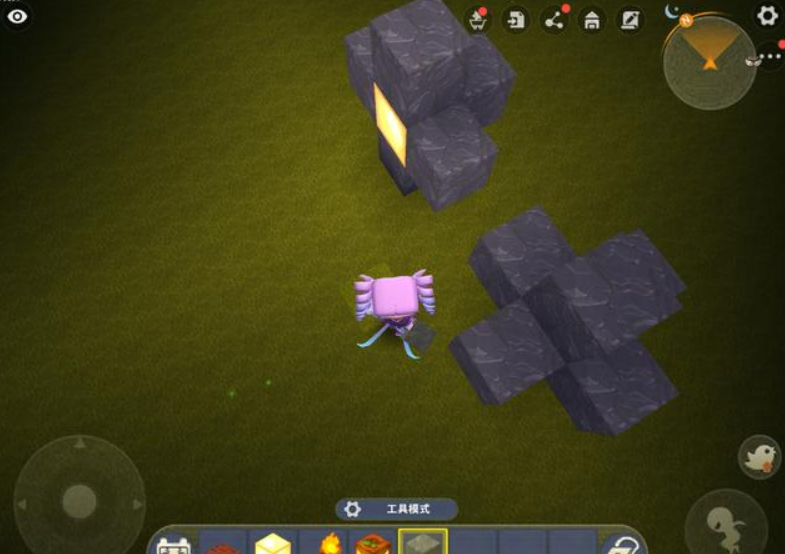Open the share icon
This screenshot has width=785, height=554.
pyautogui.click(x=553, y=19)
